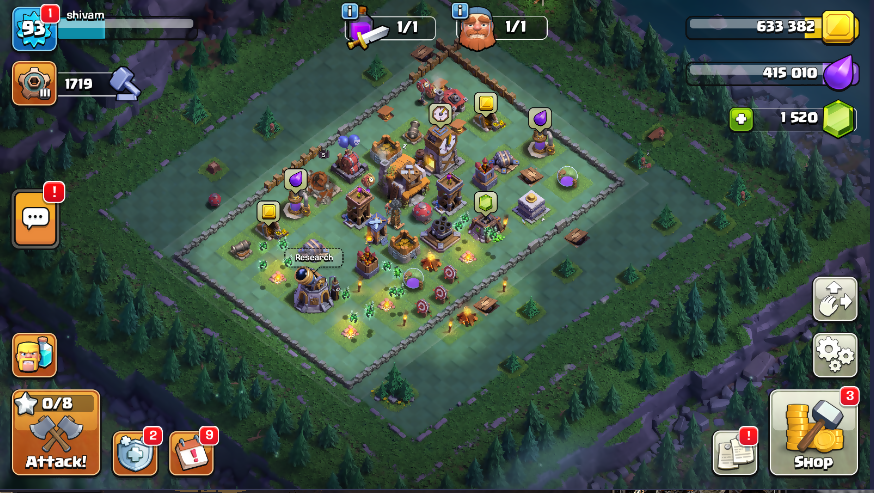The height and width of the screenshot is (493, 874).
Task: Open the barbarian army overview button
Action: pos(34,355)
